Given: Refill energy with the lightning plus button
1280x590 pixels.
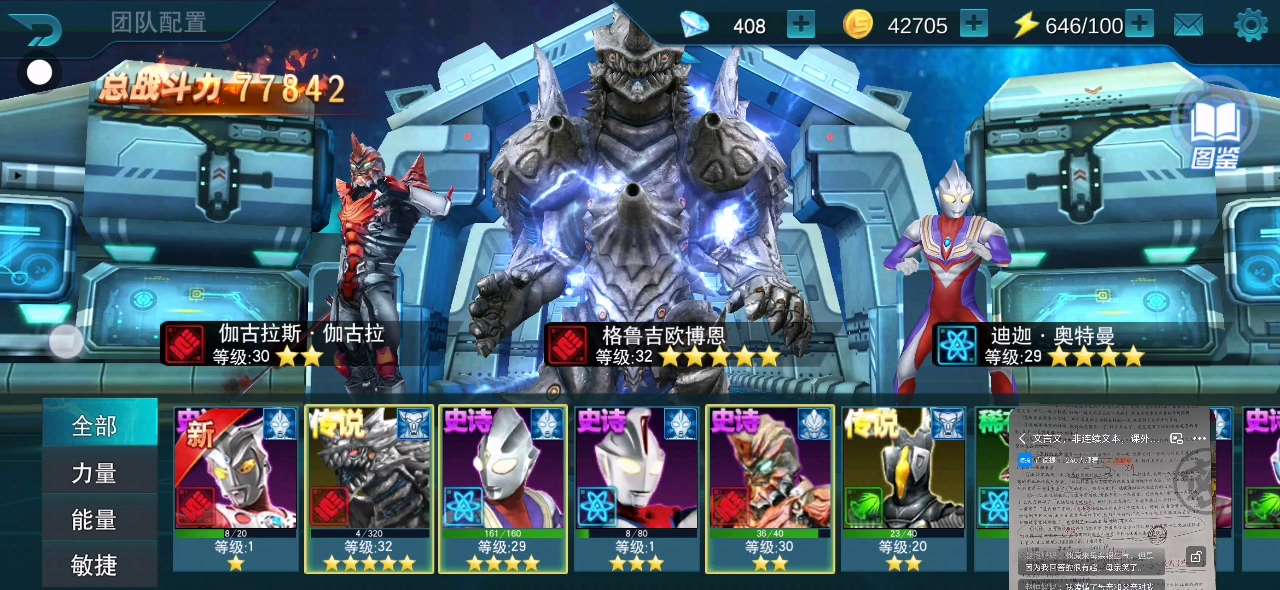Looking at the screenshot, I should tap(1139, 24).
